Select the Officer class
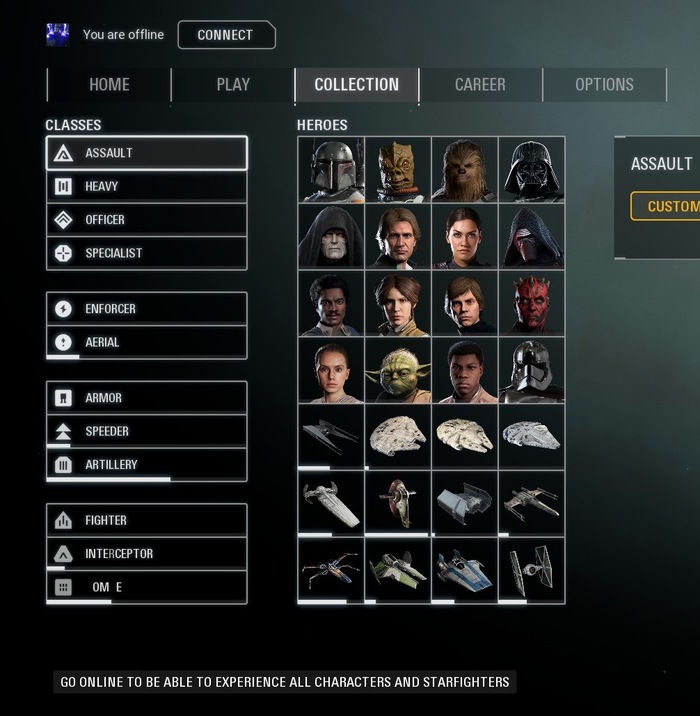 (x=146, y=220)
